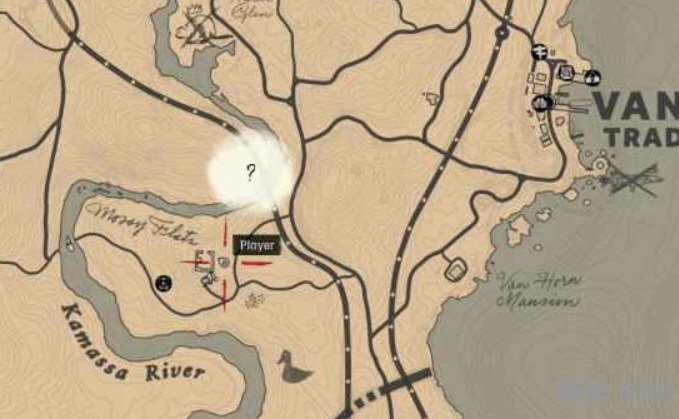Click the Player label on the map
The height and width of the screenshot is (419, 679).
coord(257,245)
